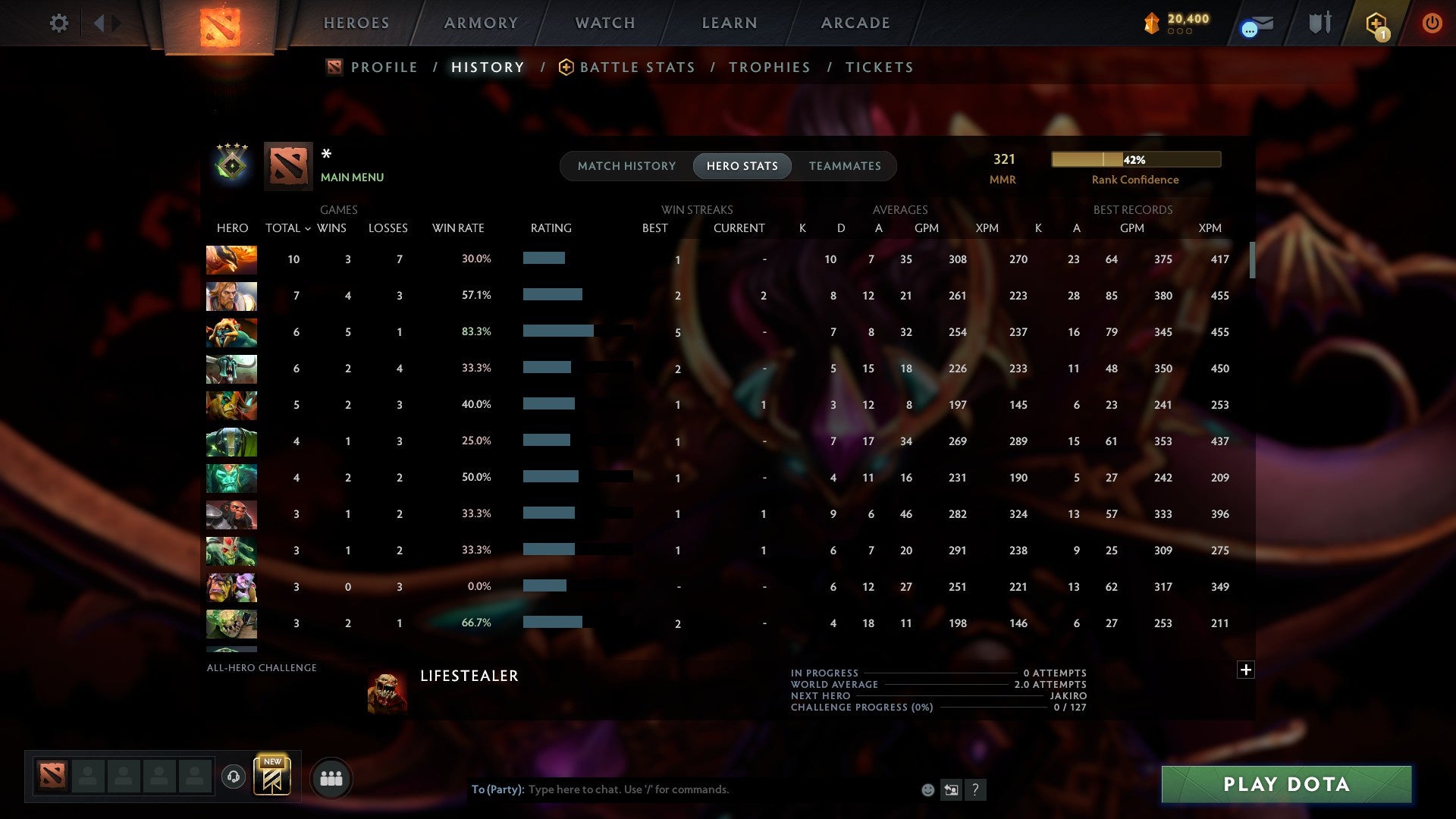Open the ARCADE menu item

[855, 23]
